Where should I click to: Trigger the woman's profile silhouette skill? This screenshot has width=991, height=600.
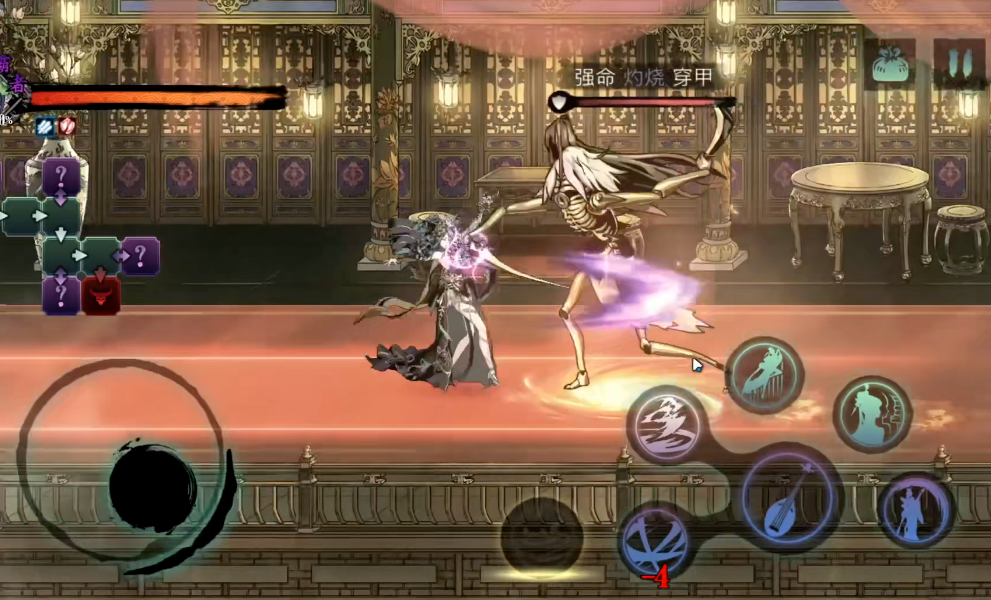coord(873,413)
